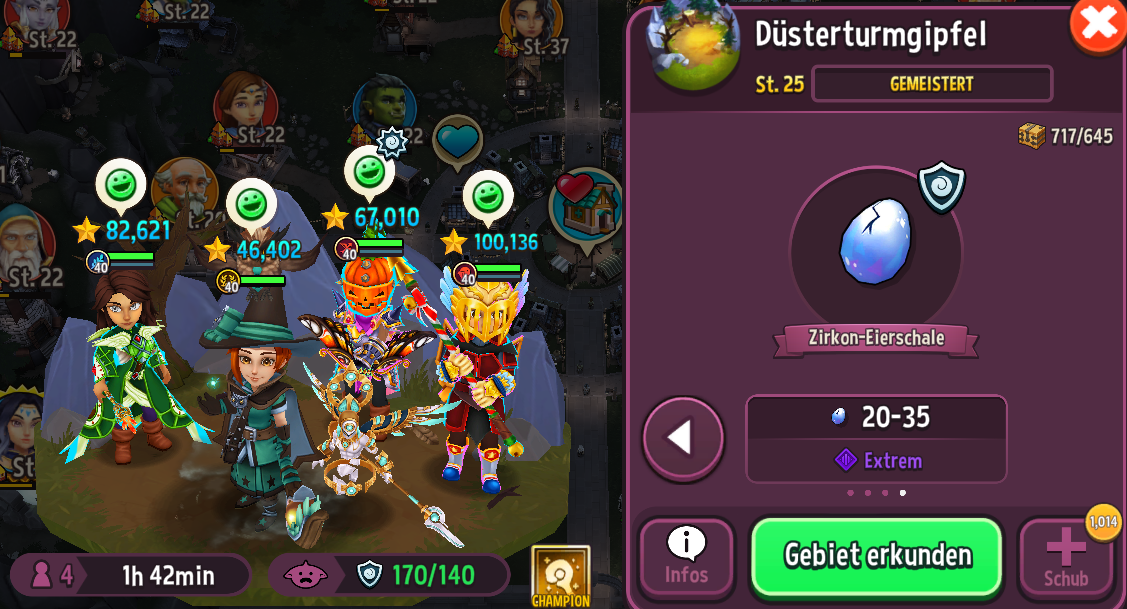
Task: Open the Champion slot
Action: (560, 575)
